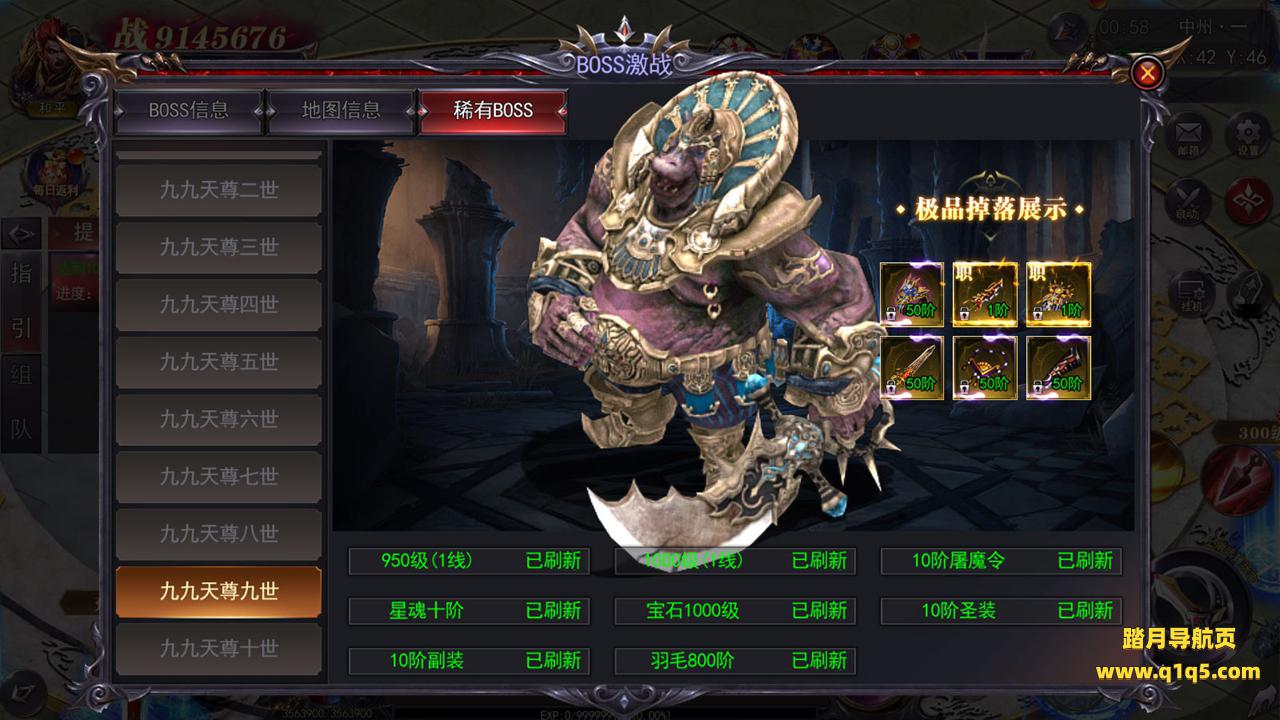Image resolution: width=1280 pixels, height=720 pixels.
Task: Choose the 宝石1000级 boss entry
Action: [x=735, y=610]
